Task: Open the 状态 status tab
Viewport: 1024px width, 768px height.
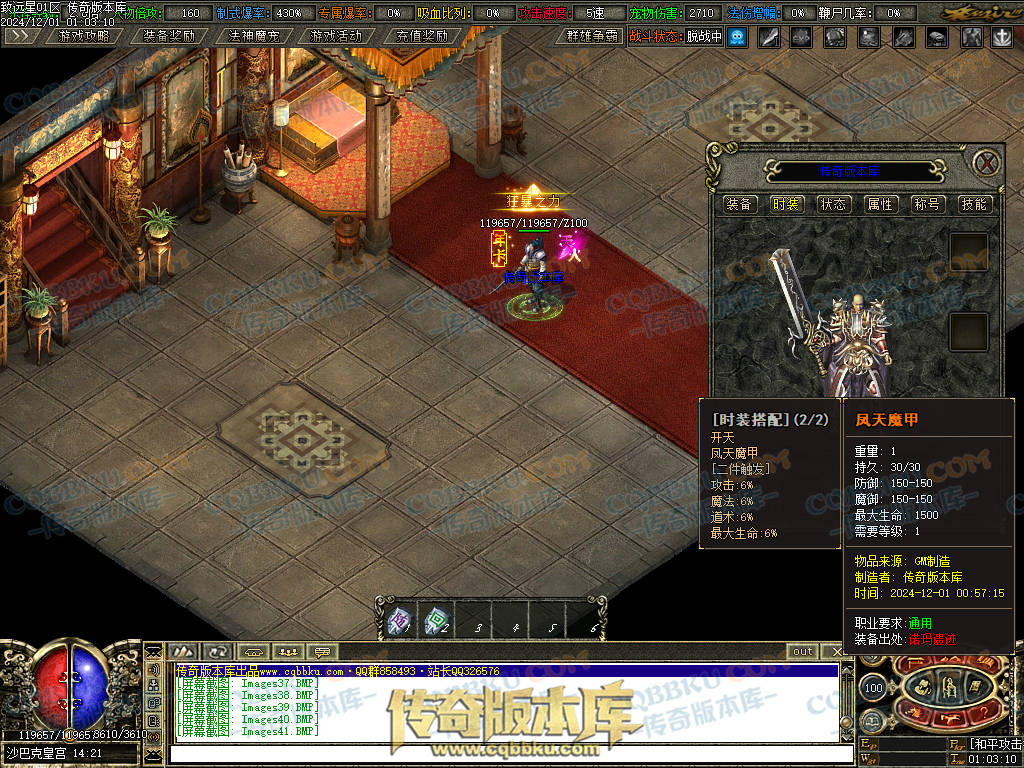Action: (x=833, y=204)
